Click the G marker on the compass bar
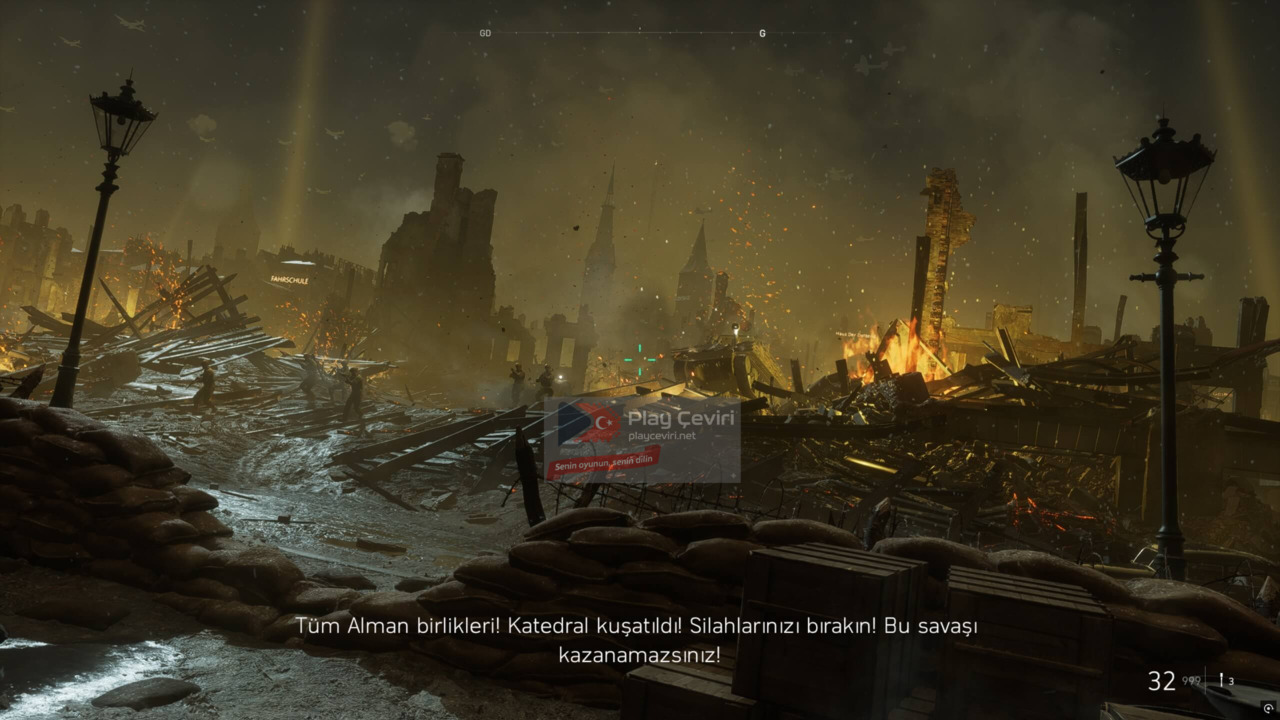Screen dimensions: 1280x720 coord(762,32)
